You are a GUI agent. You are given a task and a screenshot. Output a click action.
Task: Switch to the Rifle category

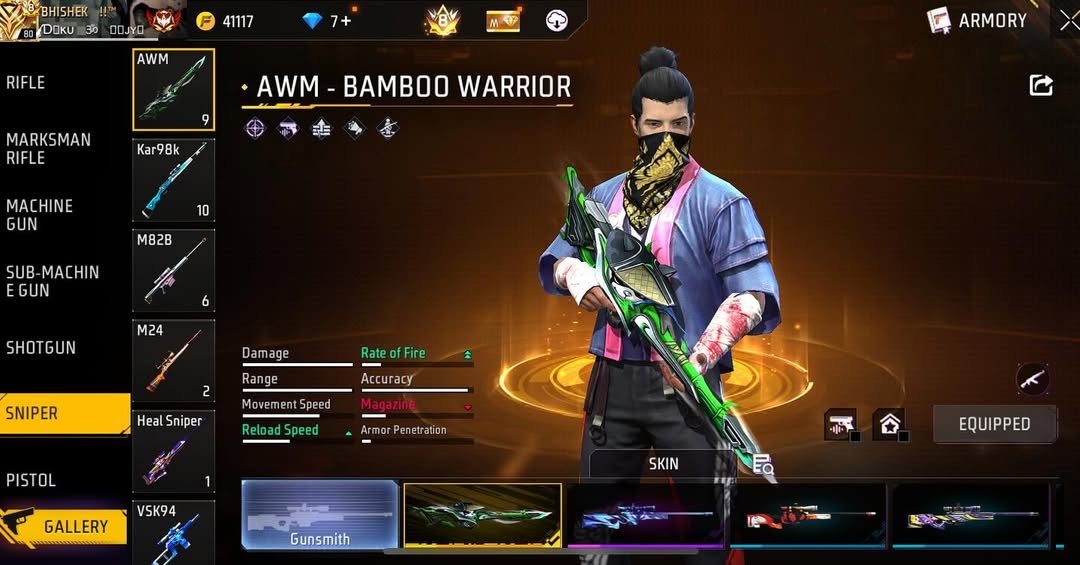tap(27, 83)
